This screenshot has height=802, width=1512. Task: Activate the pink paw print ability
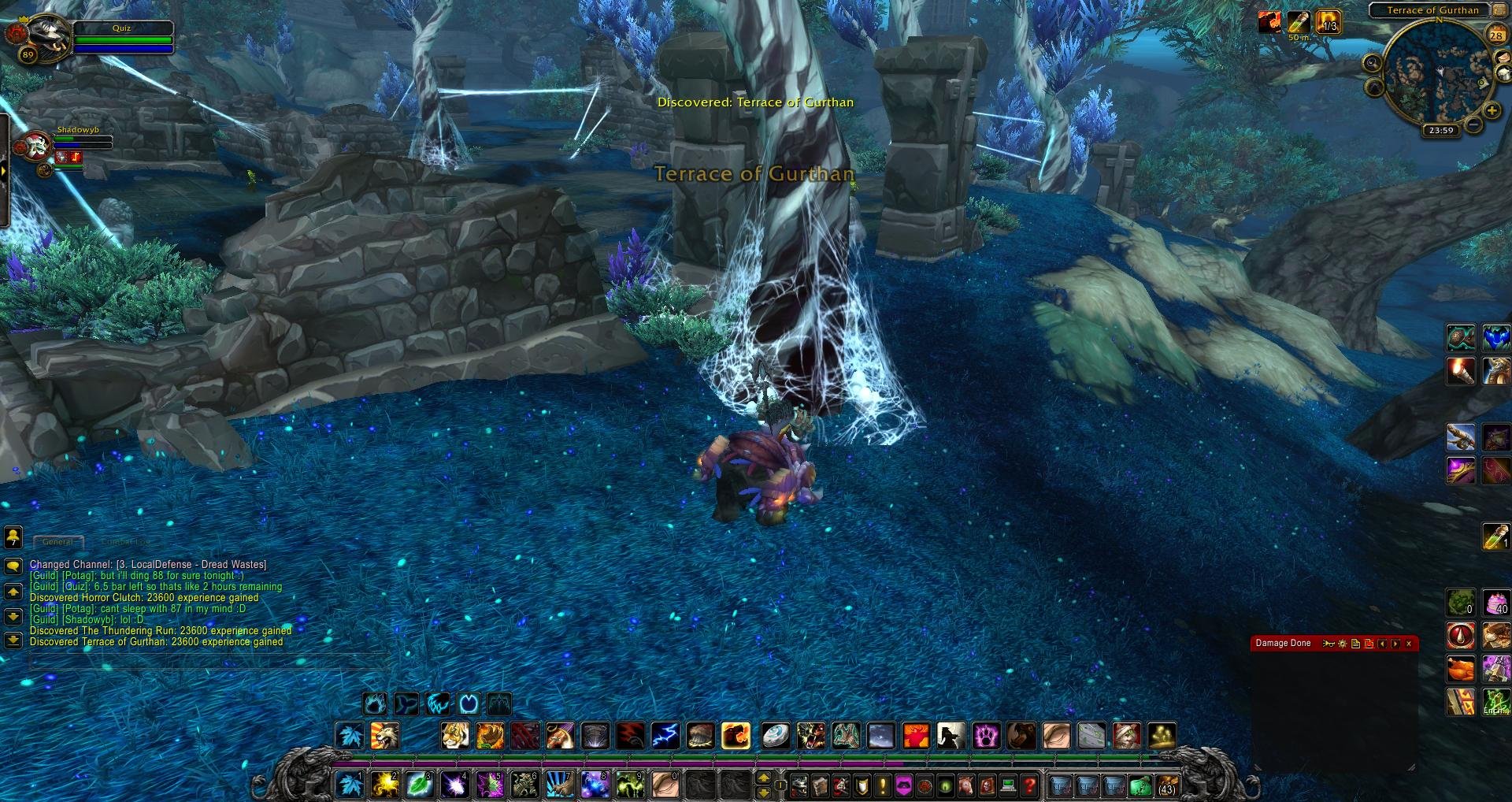click(986, 736)
